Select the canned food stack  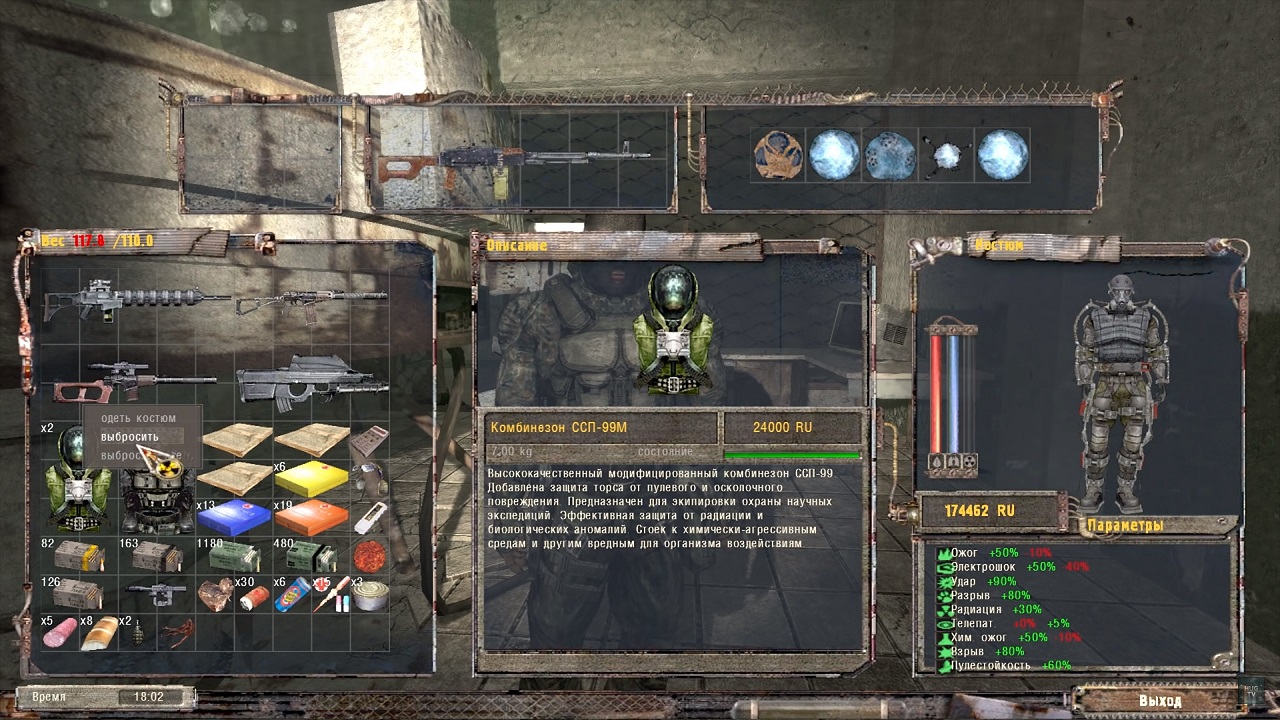pos(369,594)
